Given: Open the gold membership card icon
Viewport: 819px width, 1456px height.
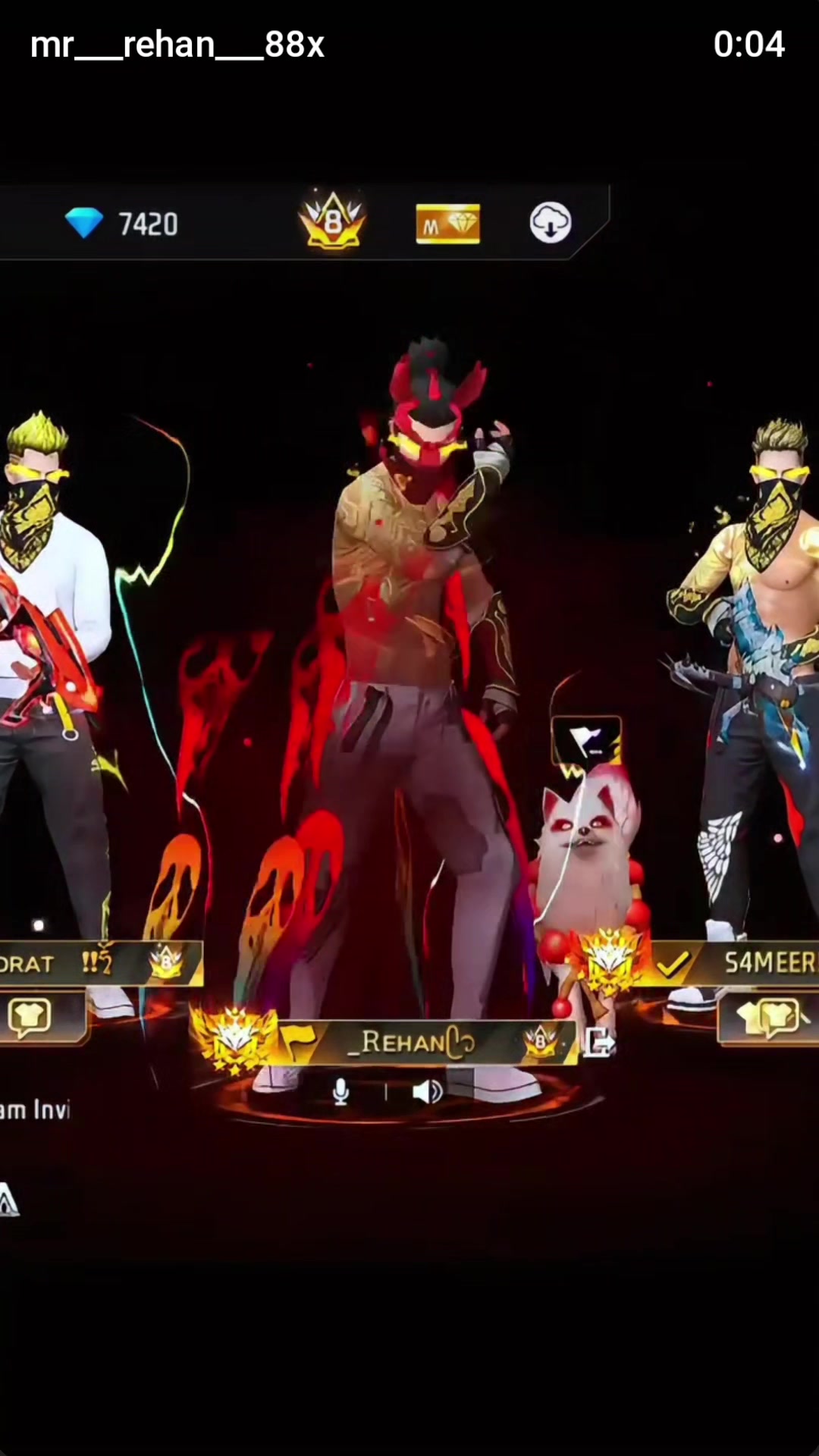Looking at the screenshot, I should click(x=447, y=224).
